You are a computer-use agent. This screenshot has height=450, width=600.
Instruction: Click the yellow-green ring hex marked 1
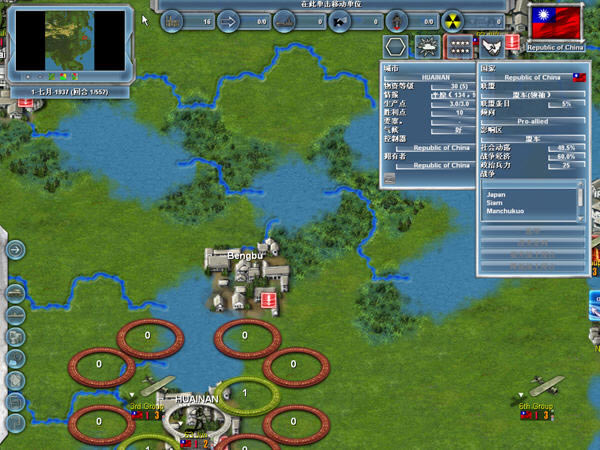245,393
